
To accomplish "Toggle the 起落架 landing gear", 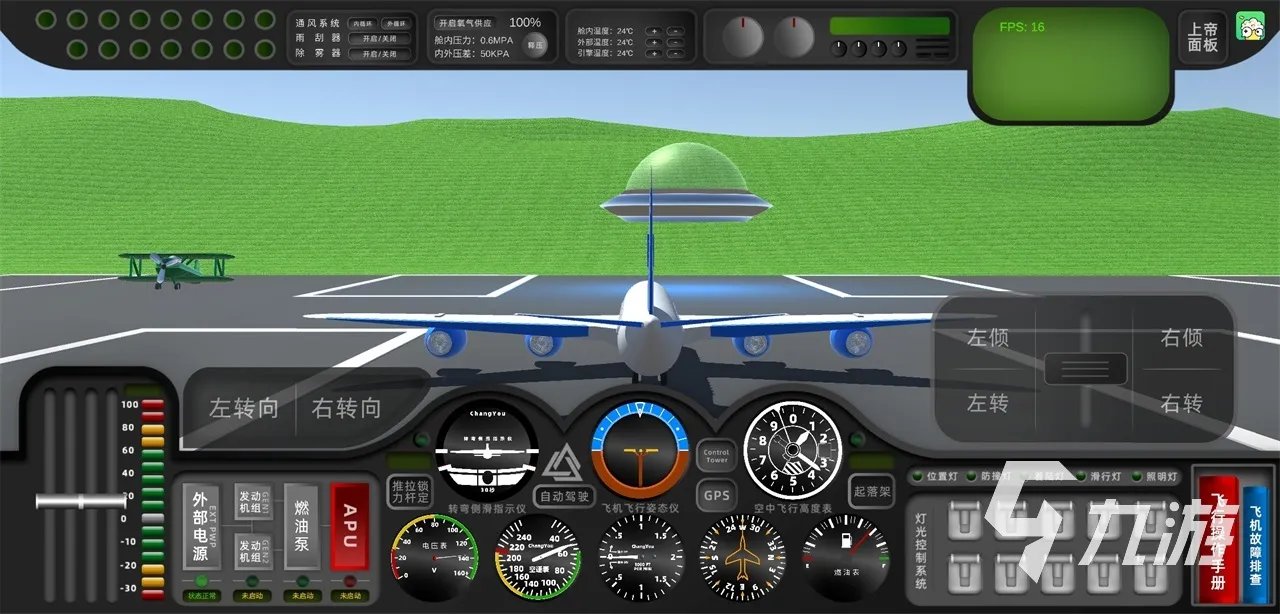I will click(x=872, y=491).
